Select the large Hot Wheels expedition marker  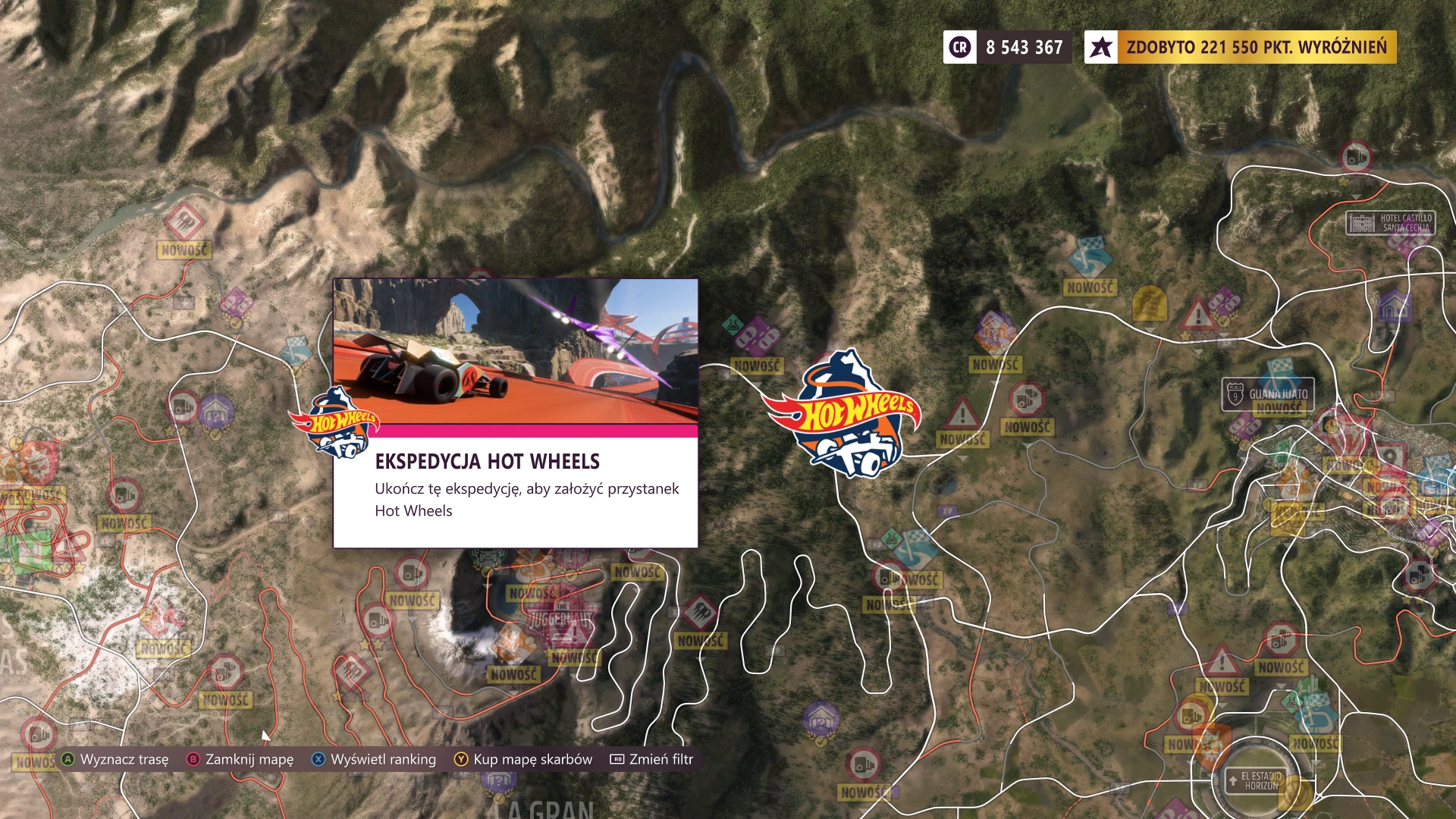(x=843, y=414)
